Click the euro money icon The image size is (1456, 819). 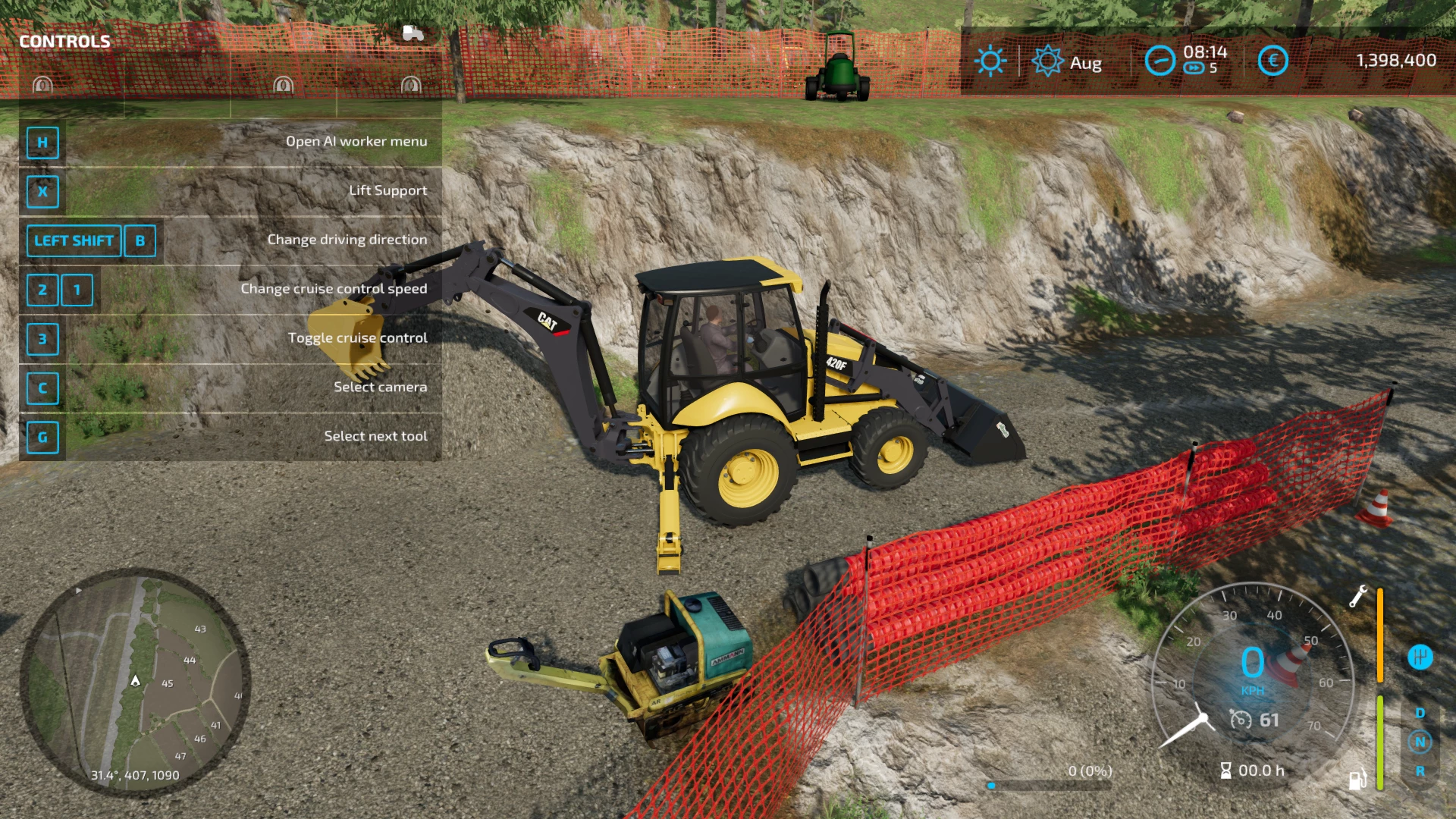point(1272,61)
